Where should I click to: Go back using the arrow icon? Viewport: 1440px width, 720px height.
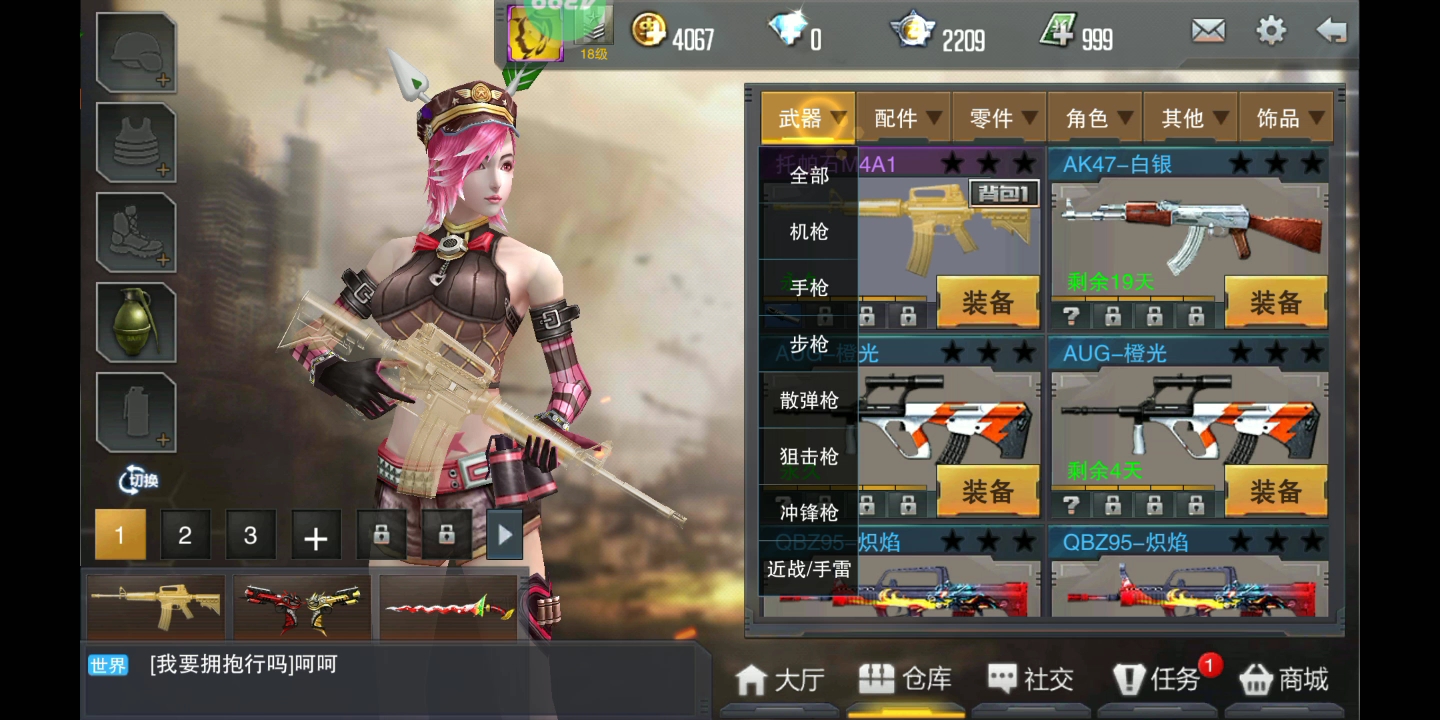coord(1331,31)
